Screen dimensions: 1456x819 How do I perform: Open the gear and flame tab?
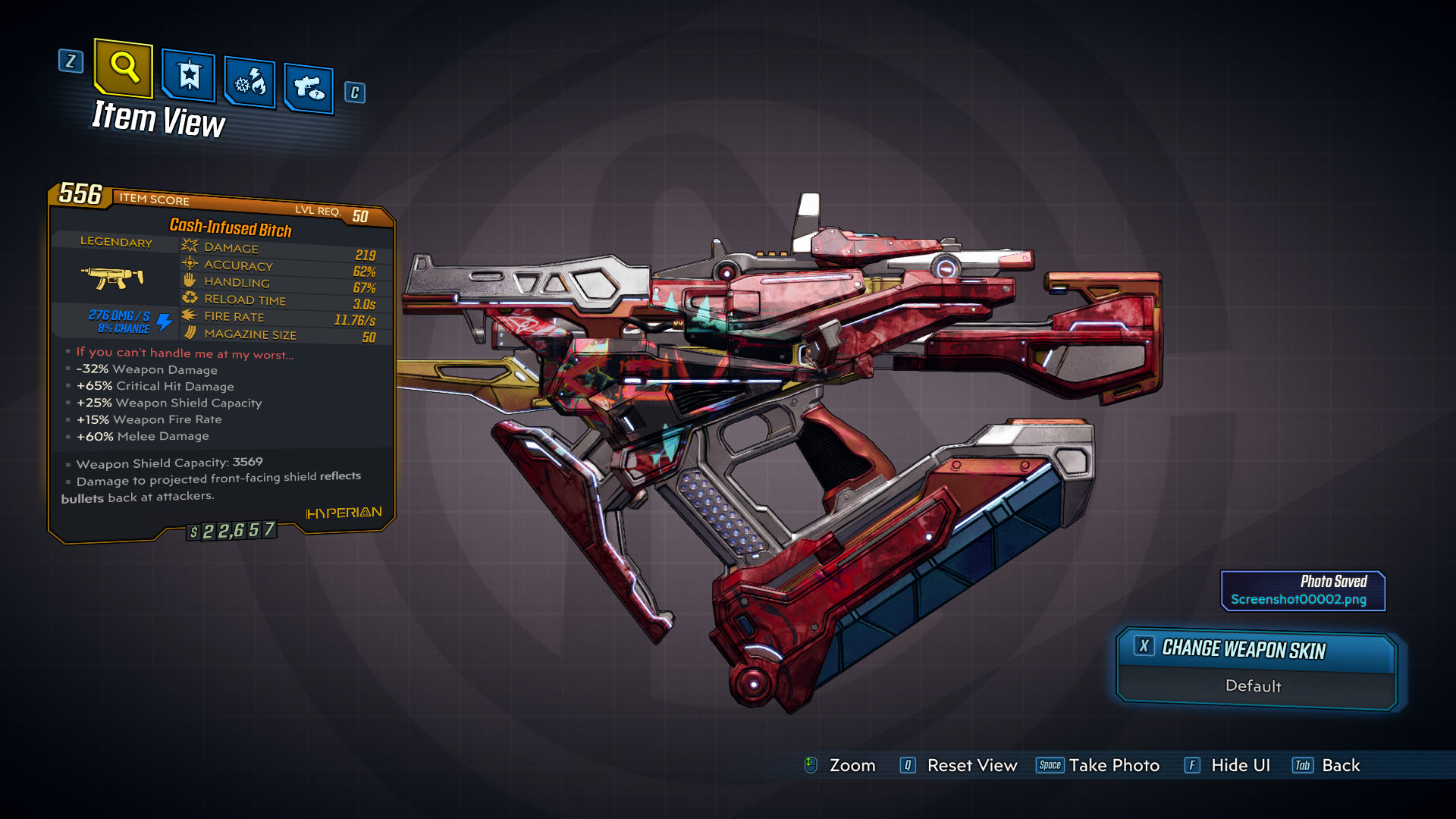249,82
